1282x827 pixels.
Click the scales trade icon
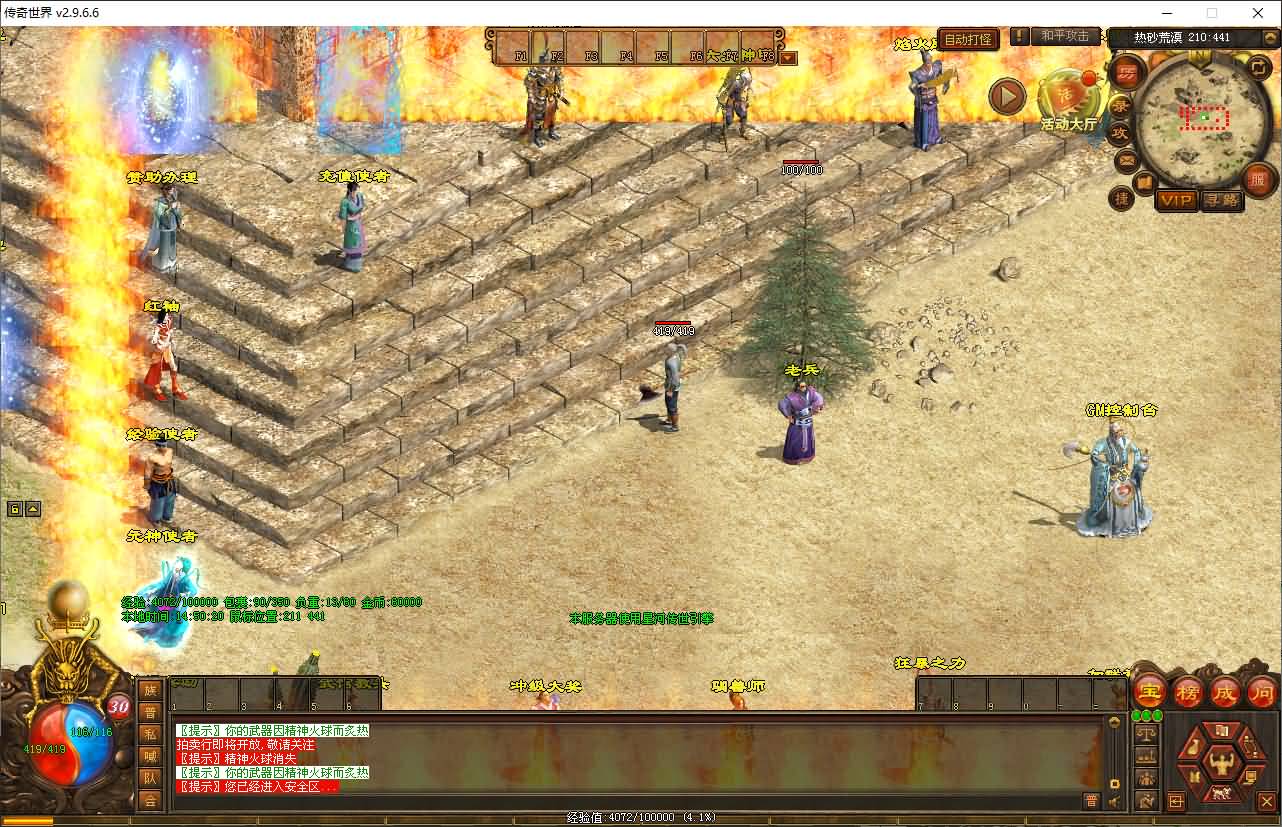pyautogui.click(x=1147, y=733)
